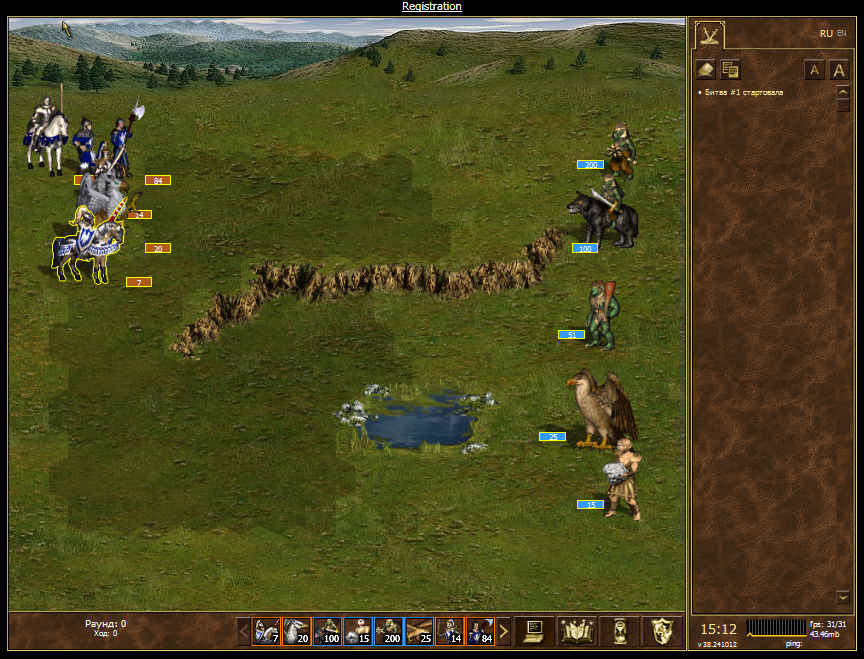
Task: Show previous units in the turn queue
Action: 243,631
